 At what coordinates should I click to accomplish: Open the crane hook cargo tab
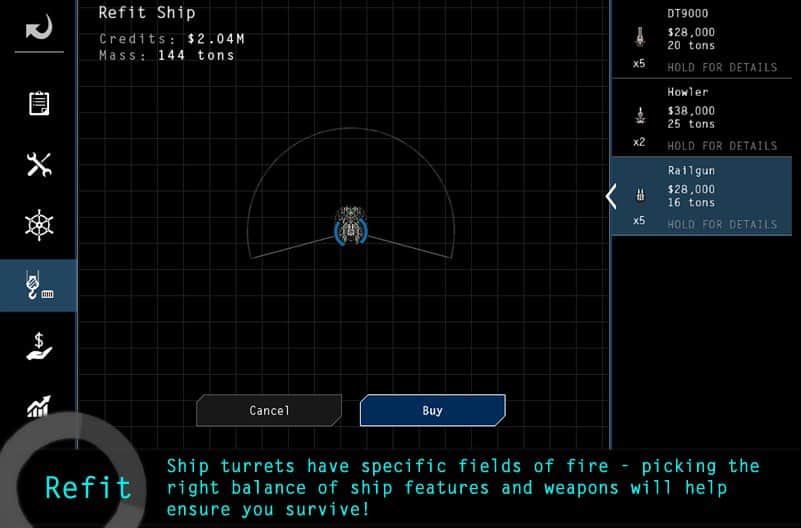[x=39, y=286]
